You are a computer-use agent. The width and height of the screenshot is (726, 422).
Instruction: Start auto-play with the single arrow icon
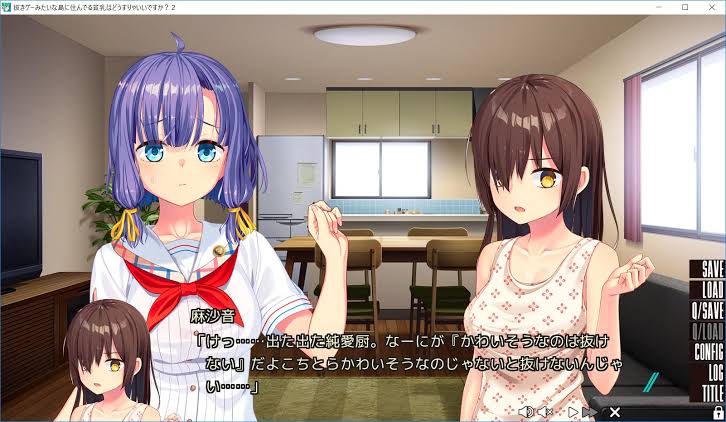tap(573, 411)
